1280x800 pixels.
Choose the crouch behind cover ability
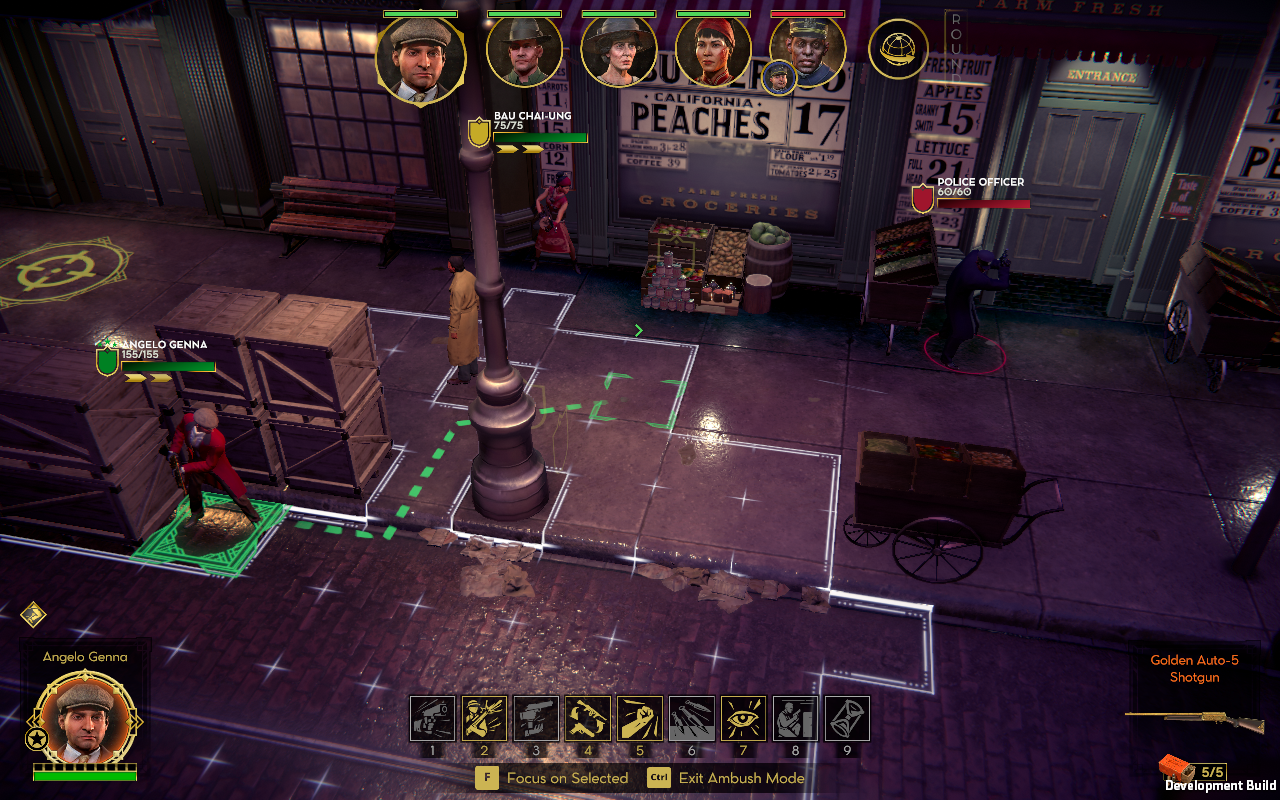pyautogui.click(x=796, y=718)
